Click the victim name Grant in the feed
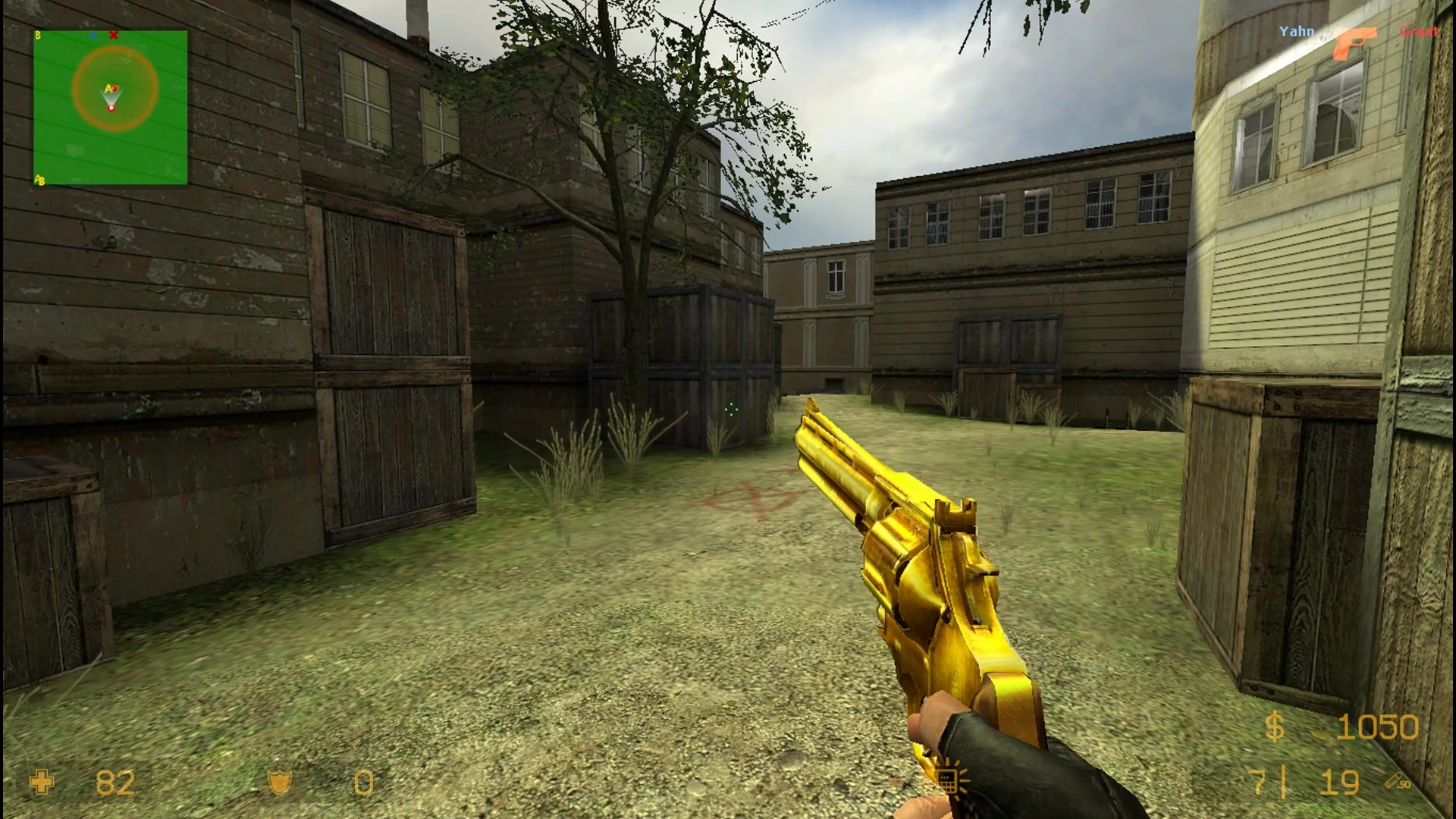The image size is (1456, 819). (x=1417, y=32)
